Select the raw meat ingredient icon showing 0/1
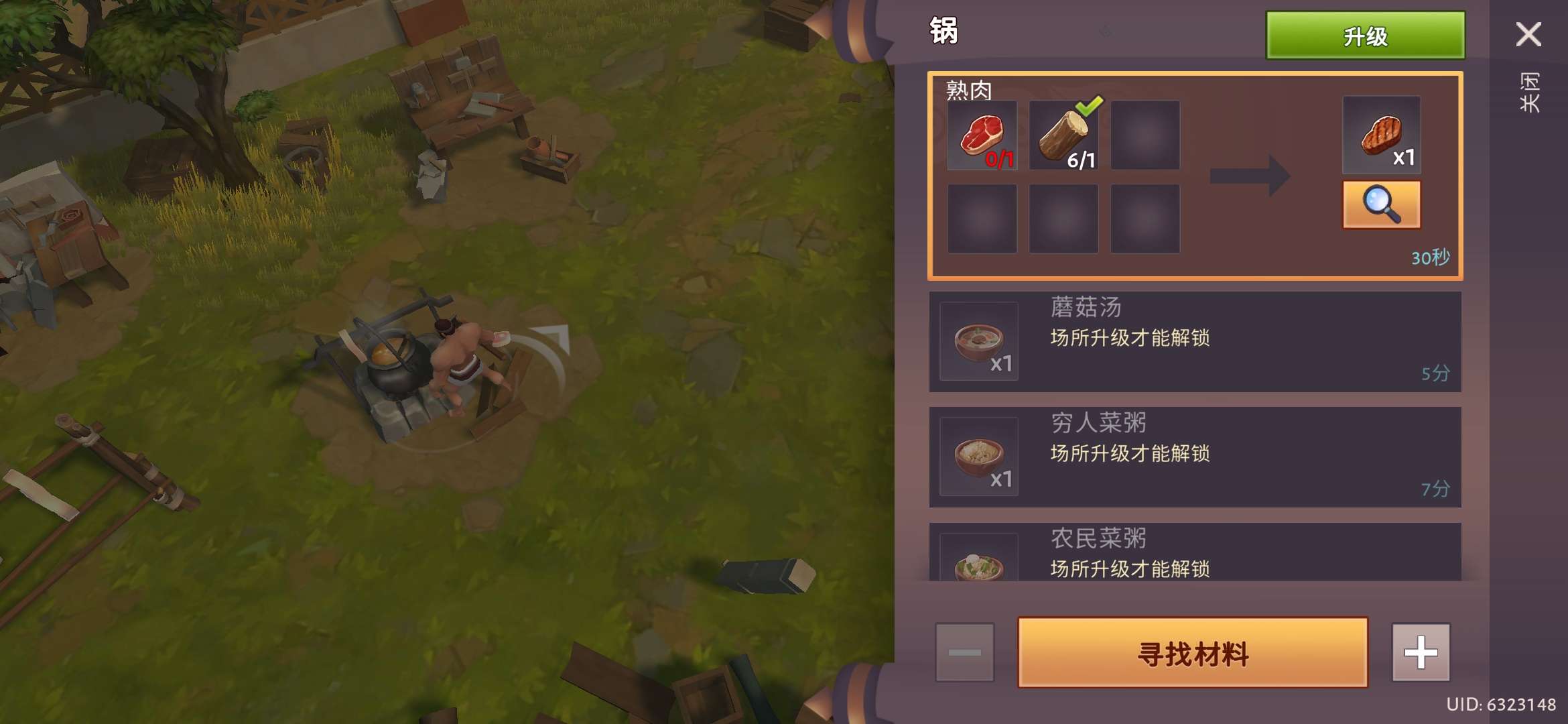 coord(983,135)
